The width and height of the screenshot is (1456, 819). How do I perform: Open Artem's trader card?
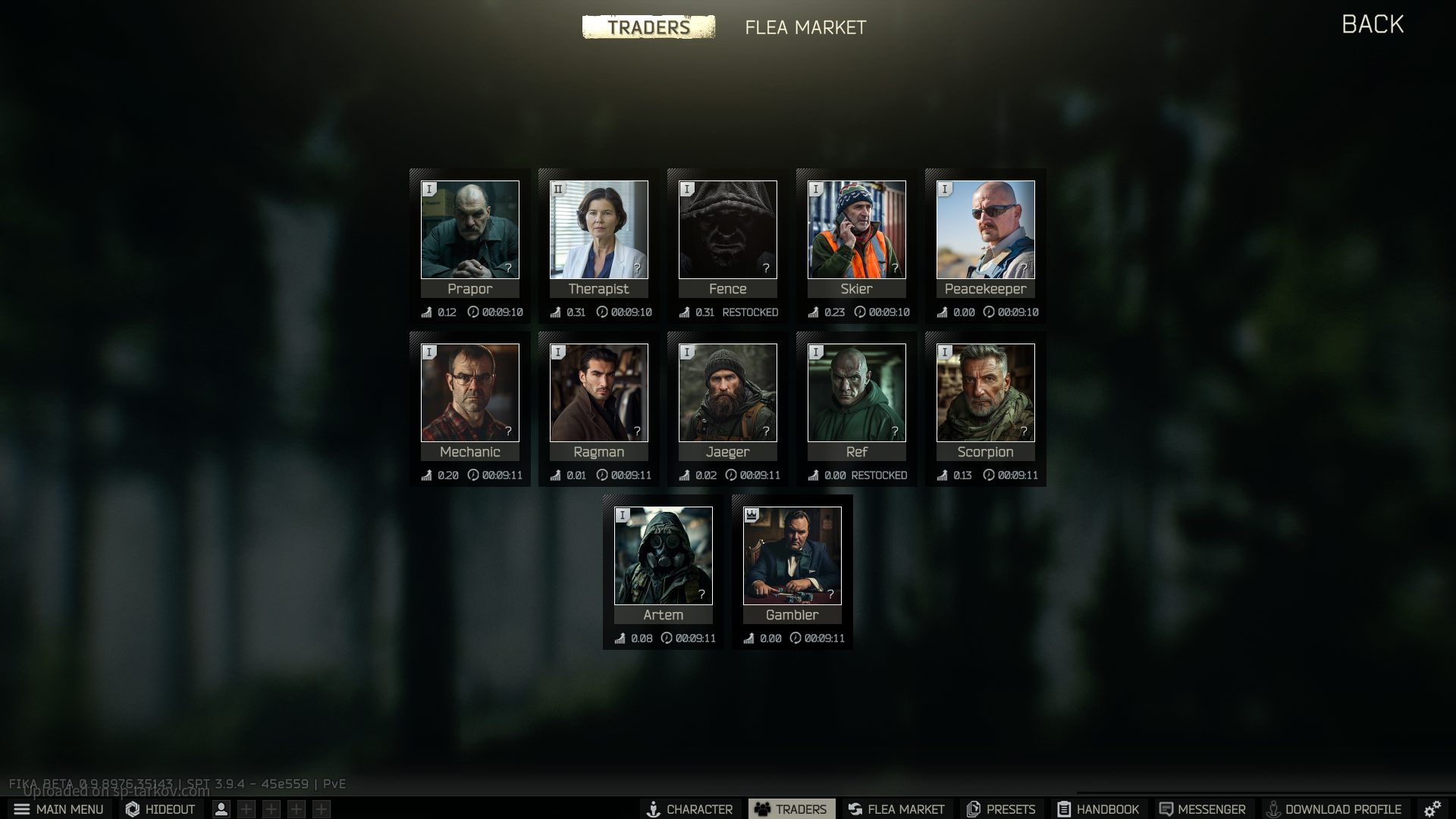click(664, 556)
